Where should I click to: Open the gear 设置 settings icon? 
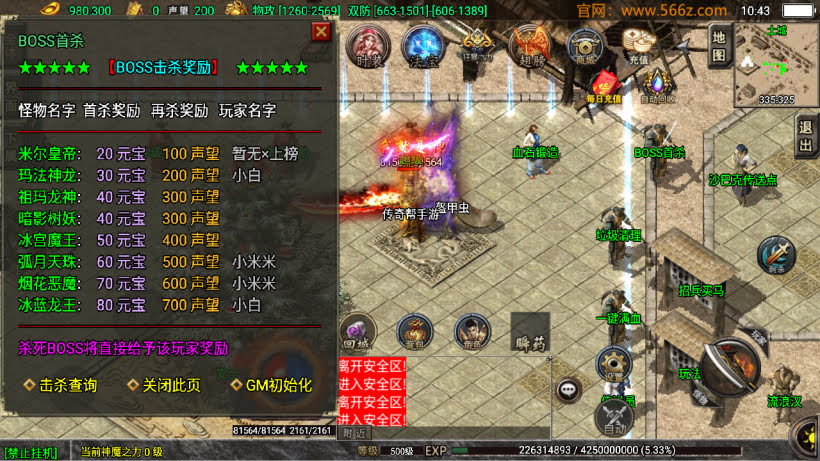click(x=614, y=365)
